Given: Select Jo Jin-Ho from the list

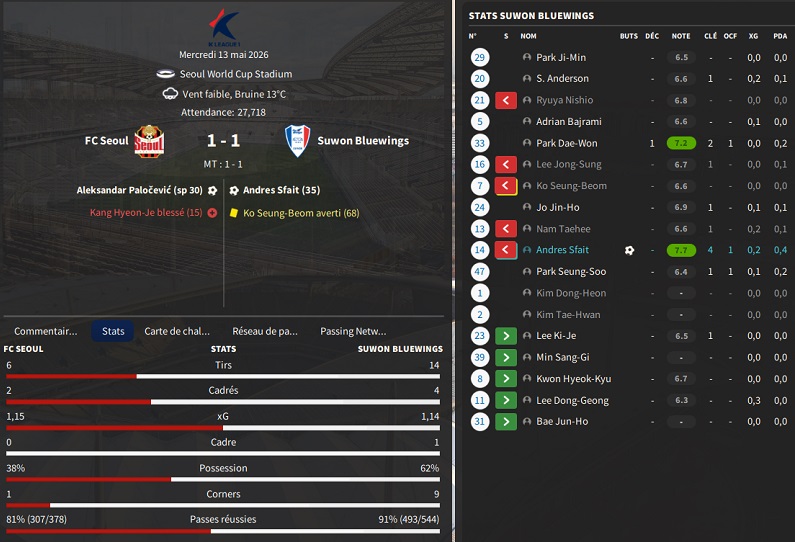Looking at the screenshot, I should (x=558, y=207).
